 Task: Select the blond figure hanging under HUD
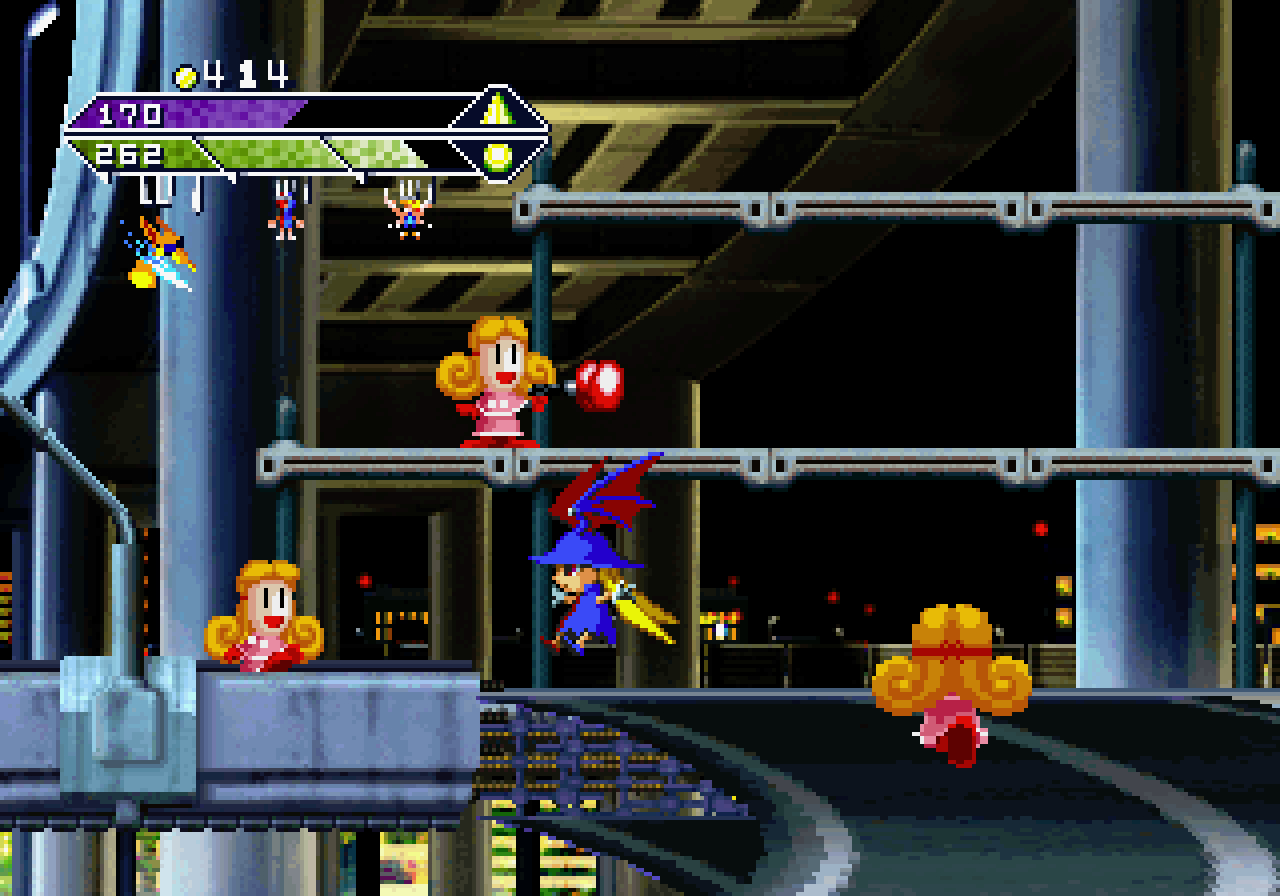point(407,214)
